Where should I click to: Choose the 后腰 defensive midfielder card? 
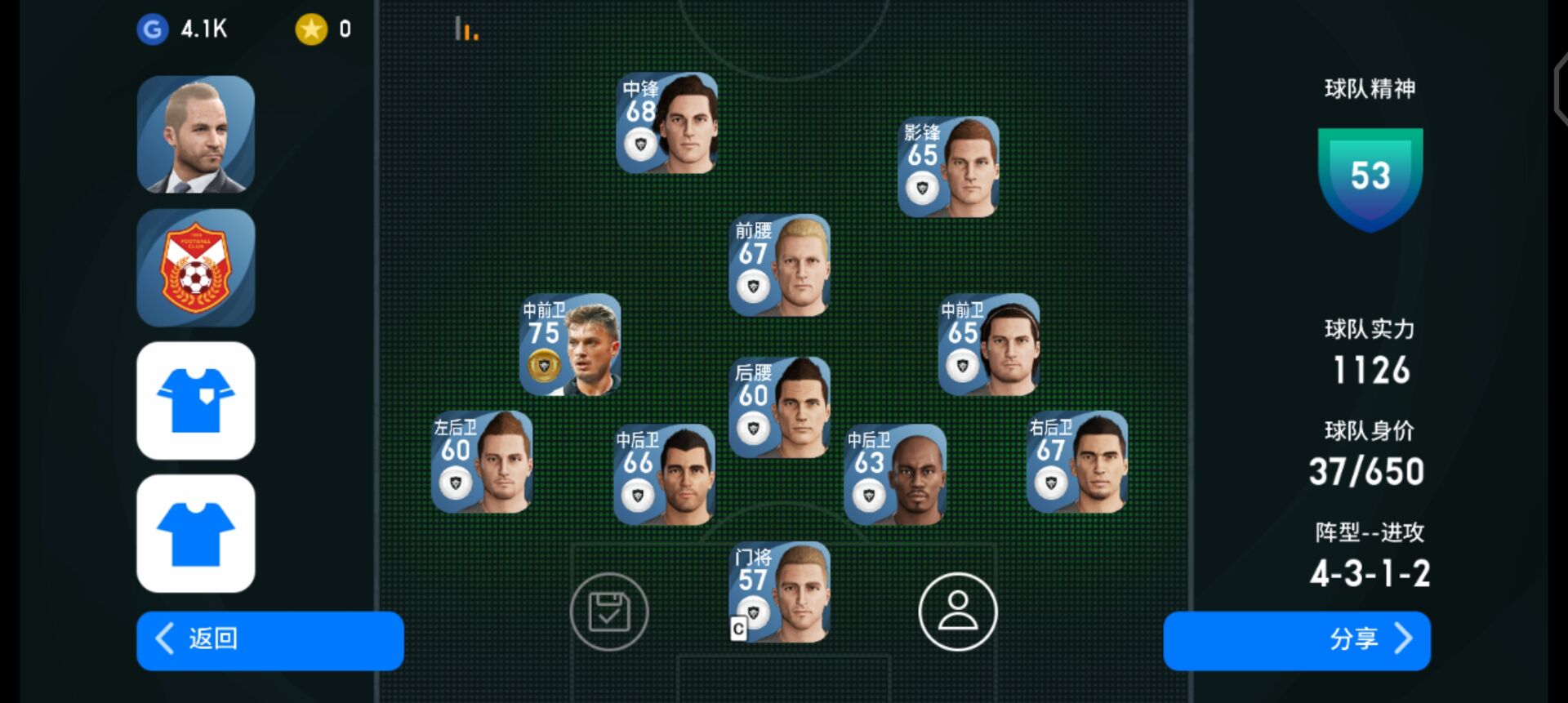coord(779,407)
